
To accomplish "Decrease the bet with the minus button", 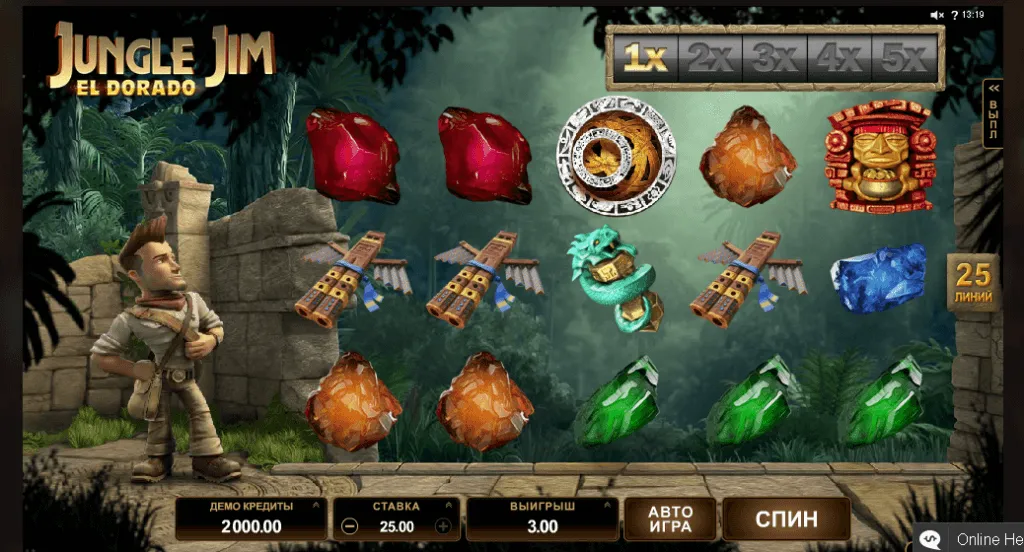I will pos(348,526).
